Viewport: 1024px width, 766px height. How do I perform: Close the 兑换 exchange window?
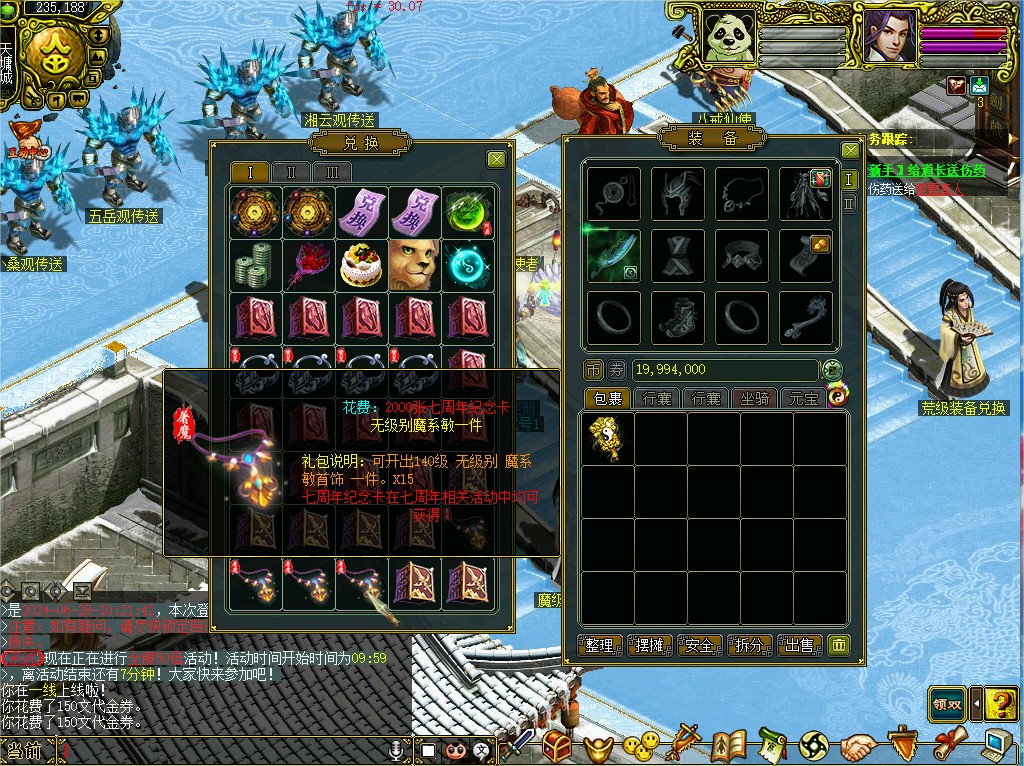496,159
